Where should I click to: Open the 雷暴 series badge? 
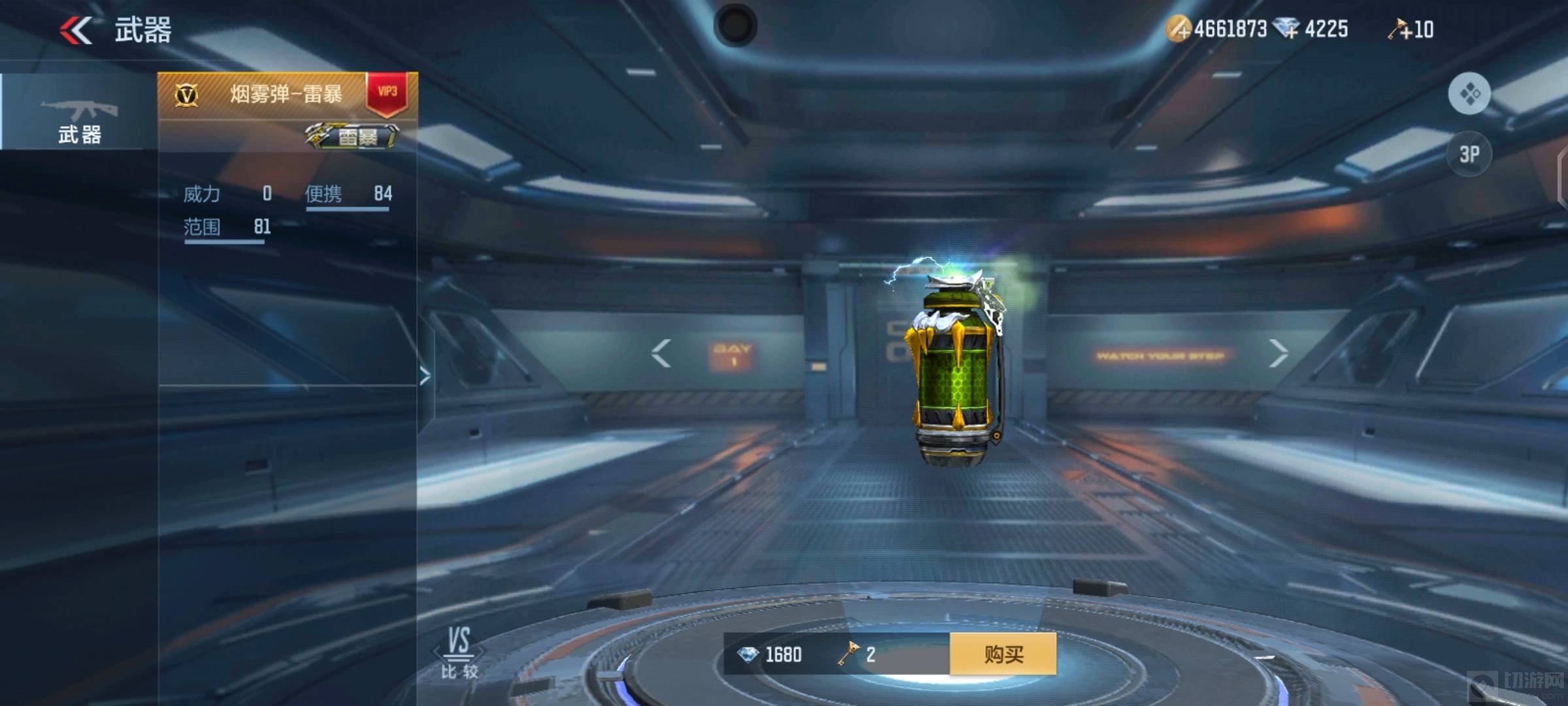[x=351, y=136]
